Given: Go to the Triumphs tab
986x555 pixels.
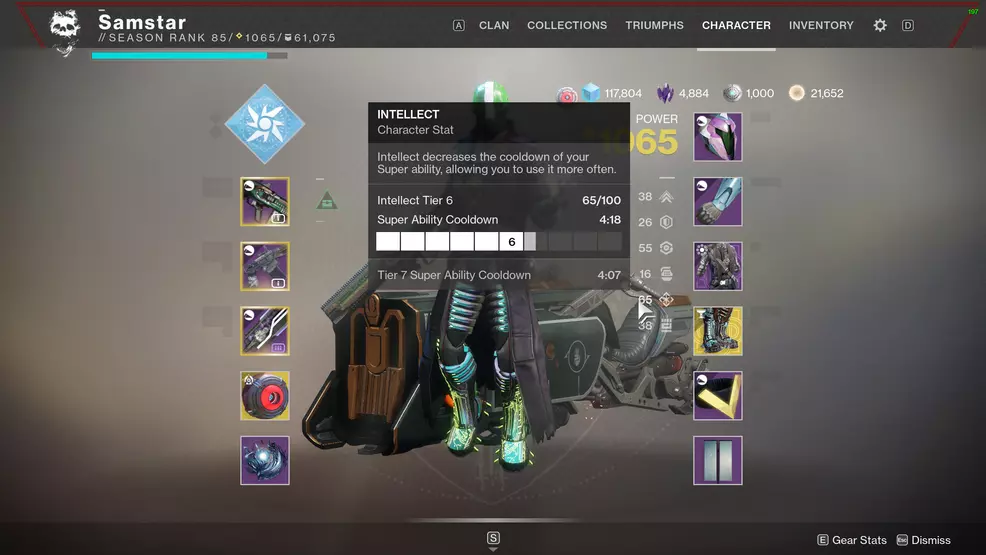Looking at the screenshot, I should (x=654, y=25).
